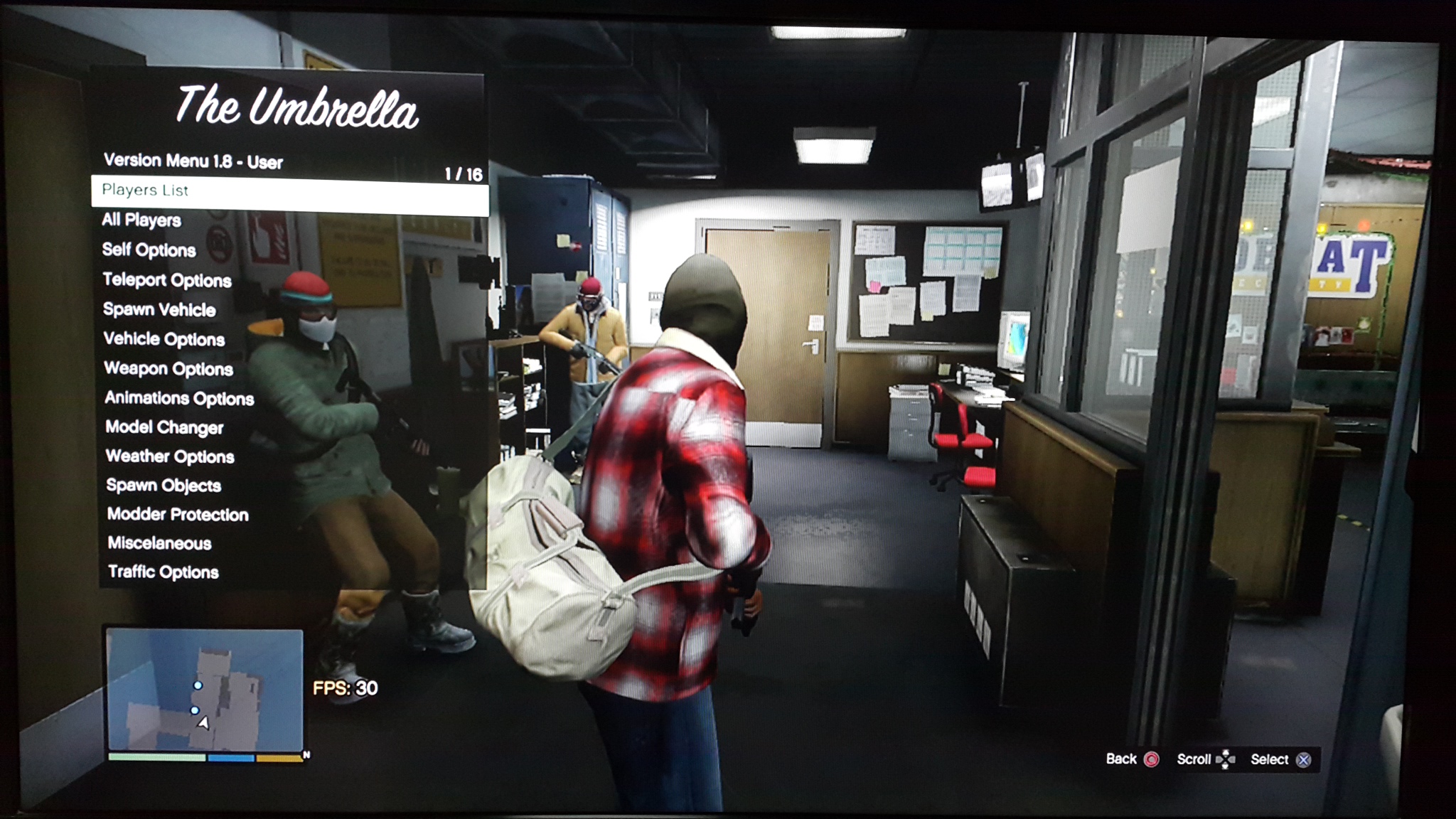Viewport: 1456px width, 819px height.
Task: Open the Spawn Vehicle menu
Action: pos(159,310)
